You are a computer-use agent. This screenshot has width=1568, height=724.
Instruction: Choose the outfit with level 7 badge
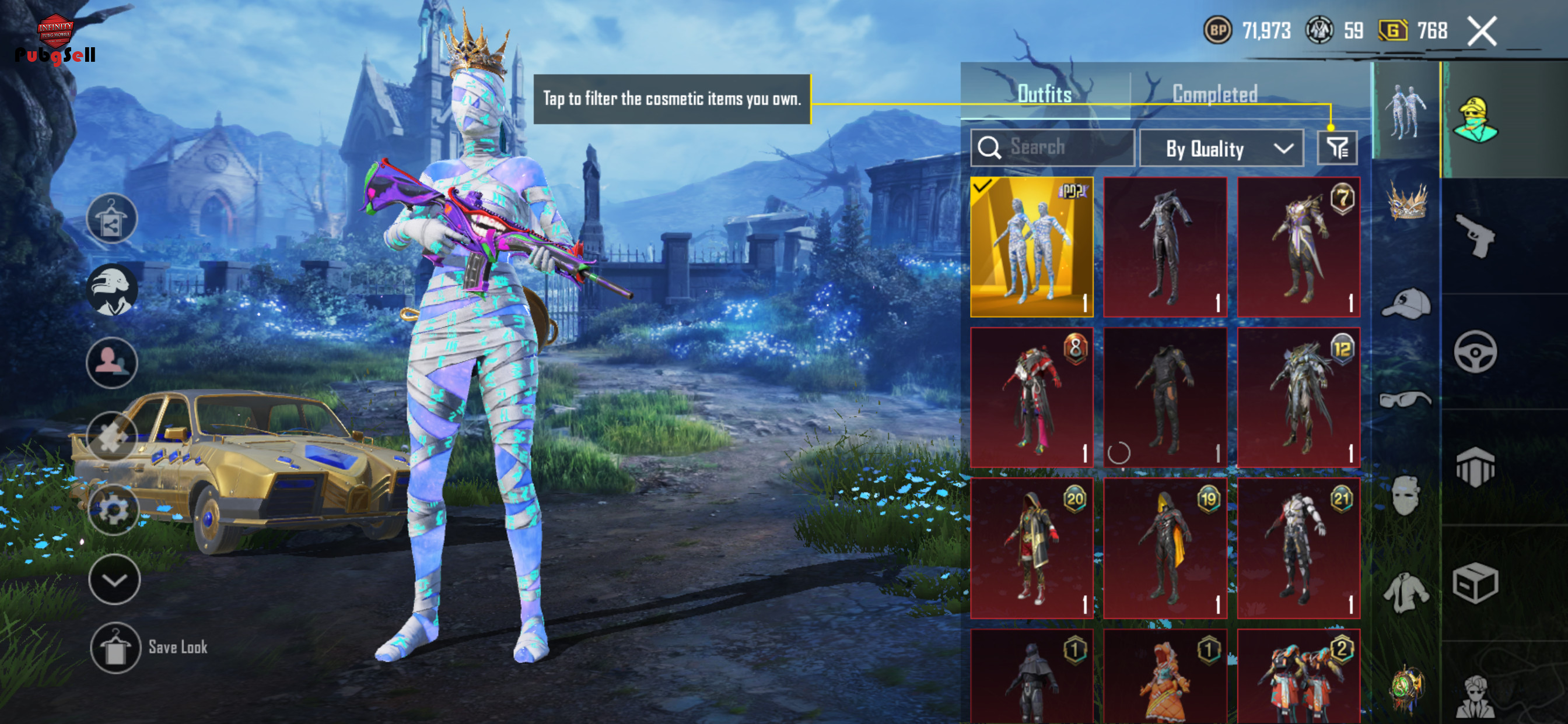[1298, 247]
